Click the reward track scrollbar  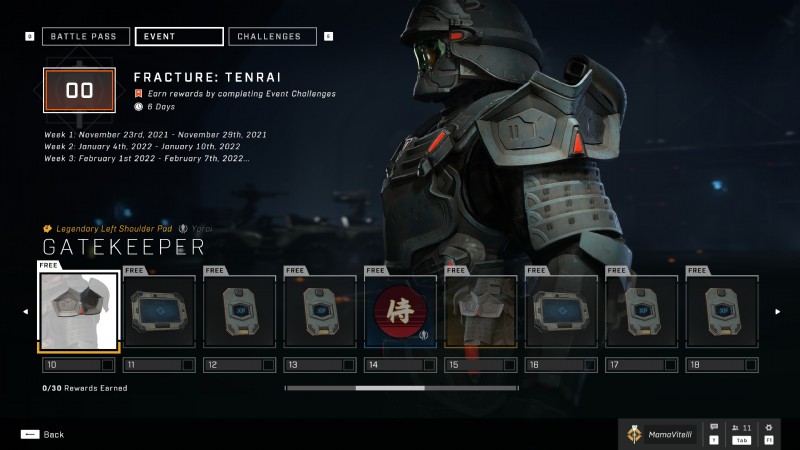[x=401, y=387]
